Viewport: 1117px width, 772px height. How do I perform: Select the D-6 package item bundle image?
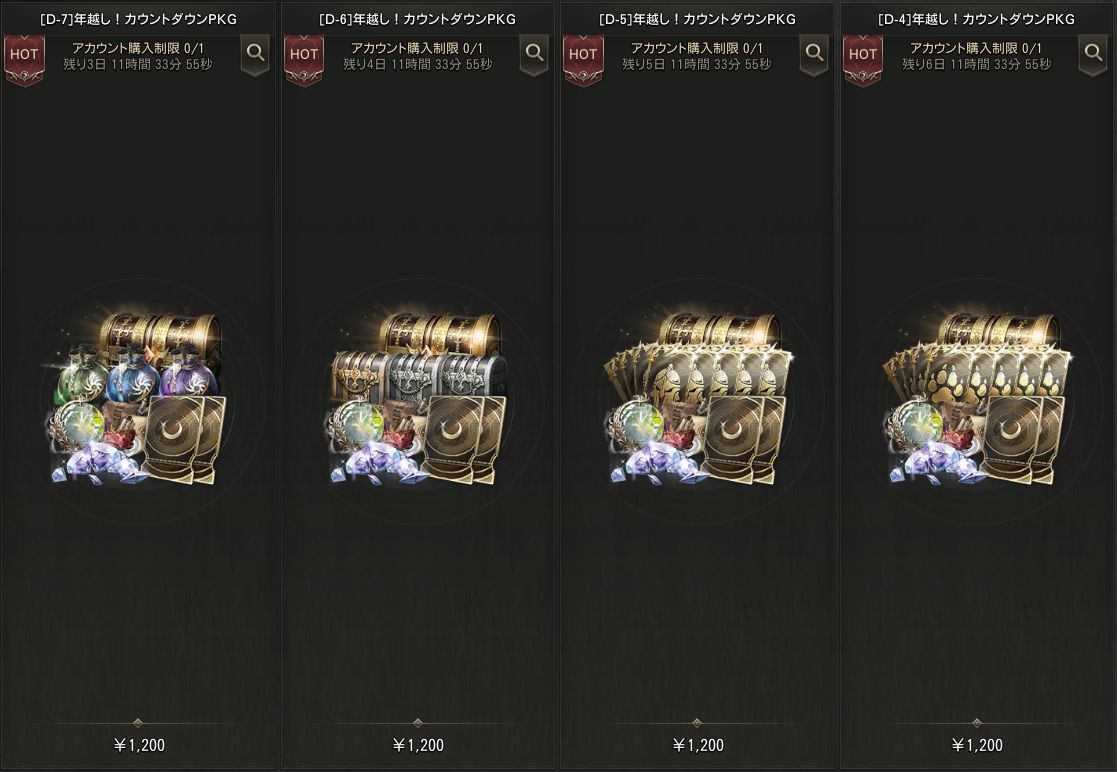point(418,399)
